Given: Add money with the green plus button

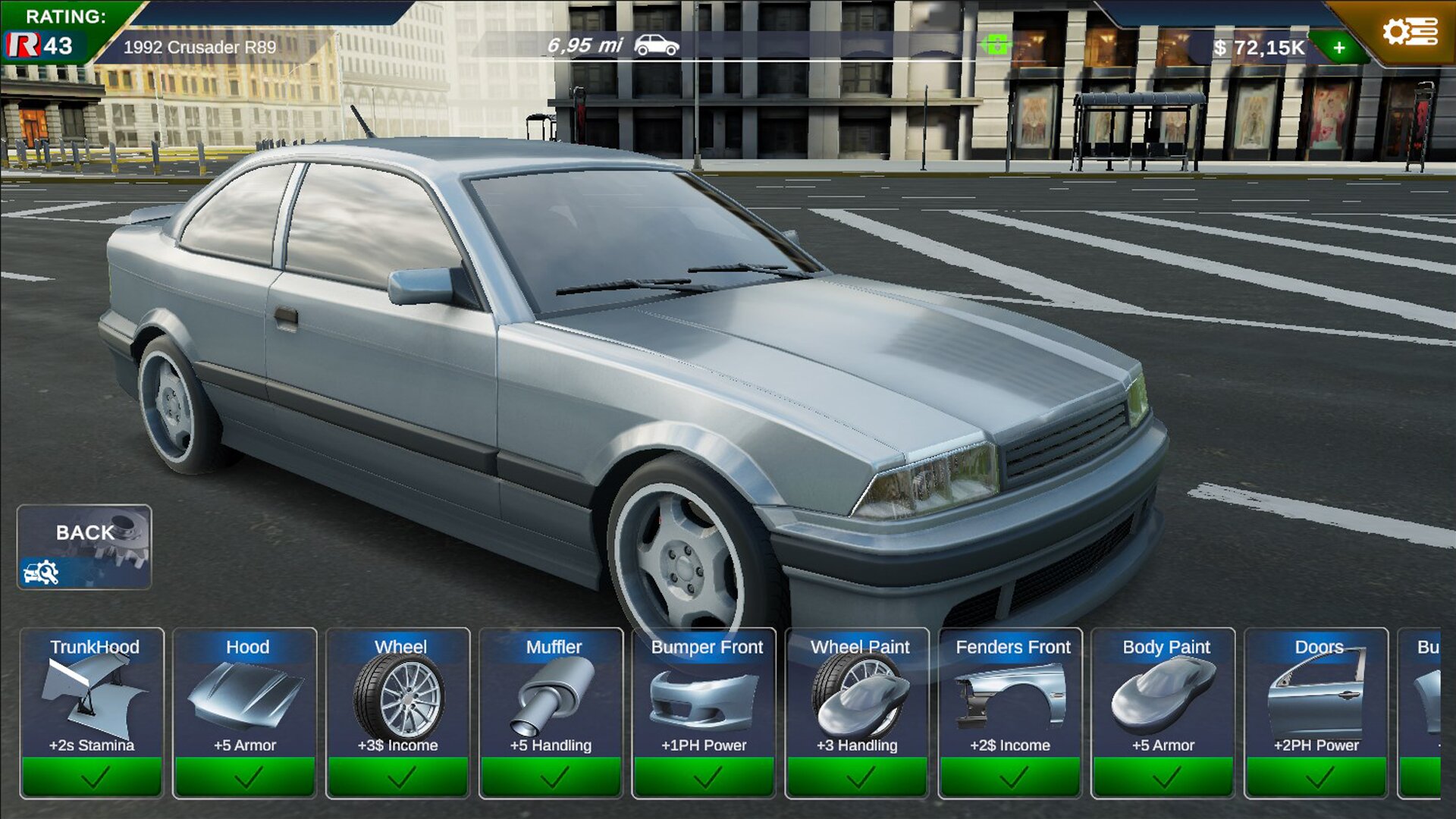Looking at the screenshot, I should point(1339,48).
